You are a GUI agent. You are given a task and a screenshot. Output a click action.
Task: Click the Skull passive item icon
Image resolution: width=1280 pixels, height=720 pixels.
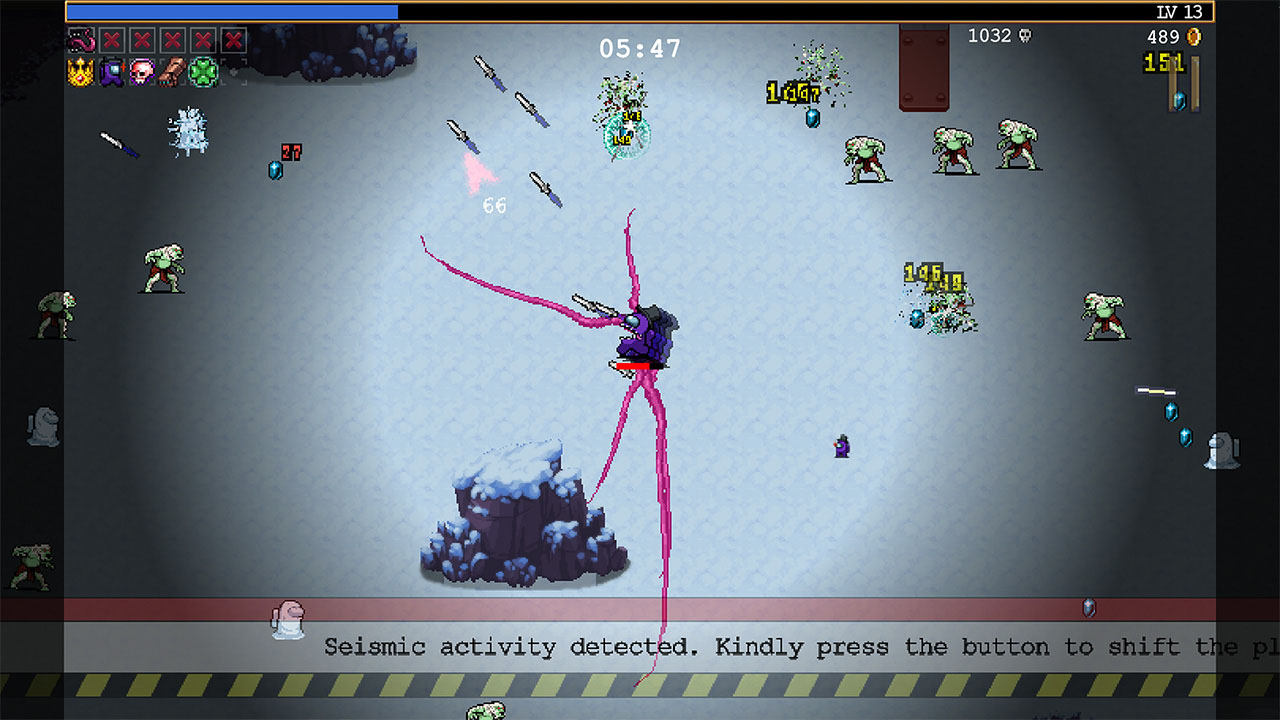pos(141,72)
